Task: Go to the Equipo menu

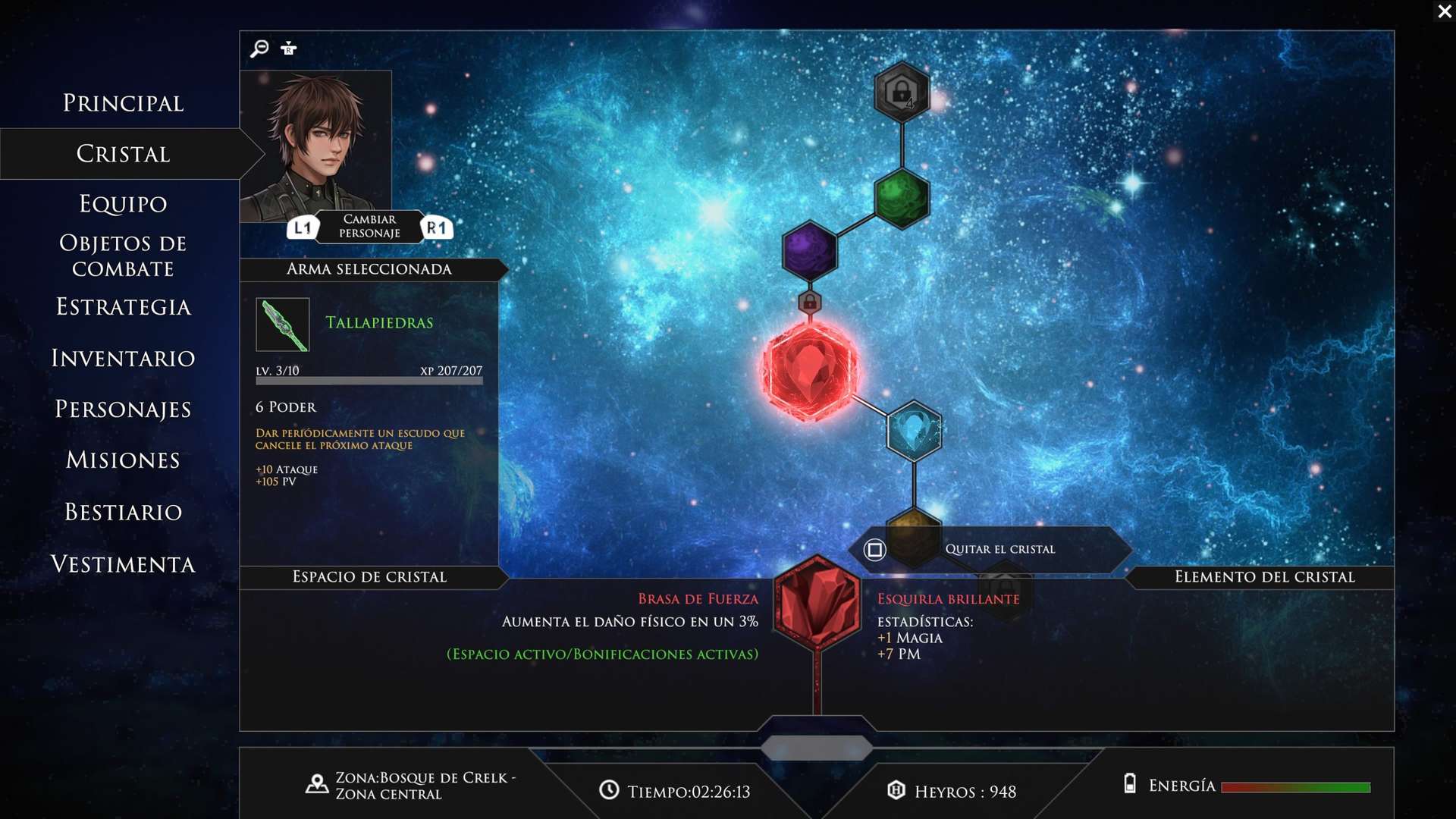Action: 123,204
